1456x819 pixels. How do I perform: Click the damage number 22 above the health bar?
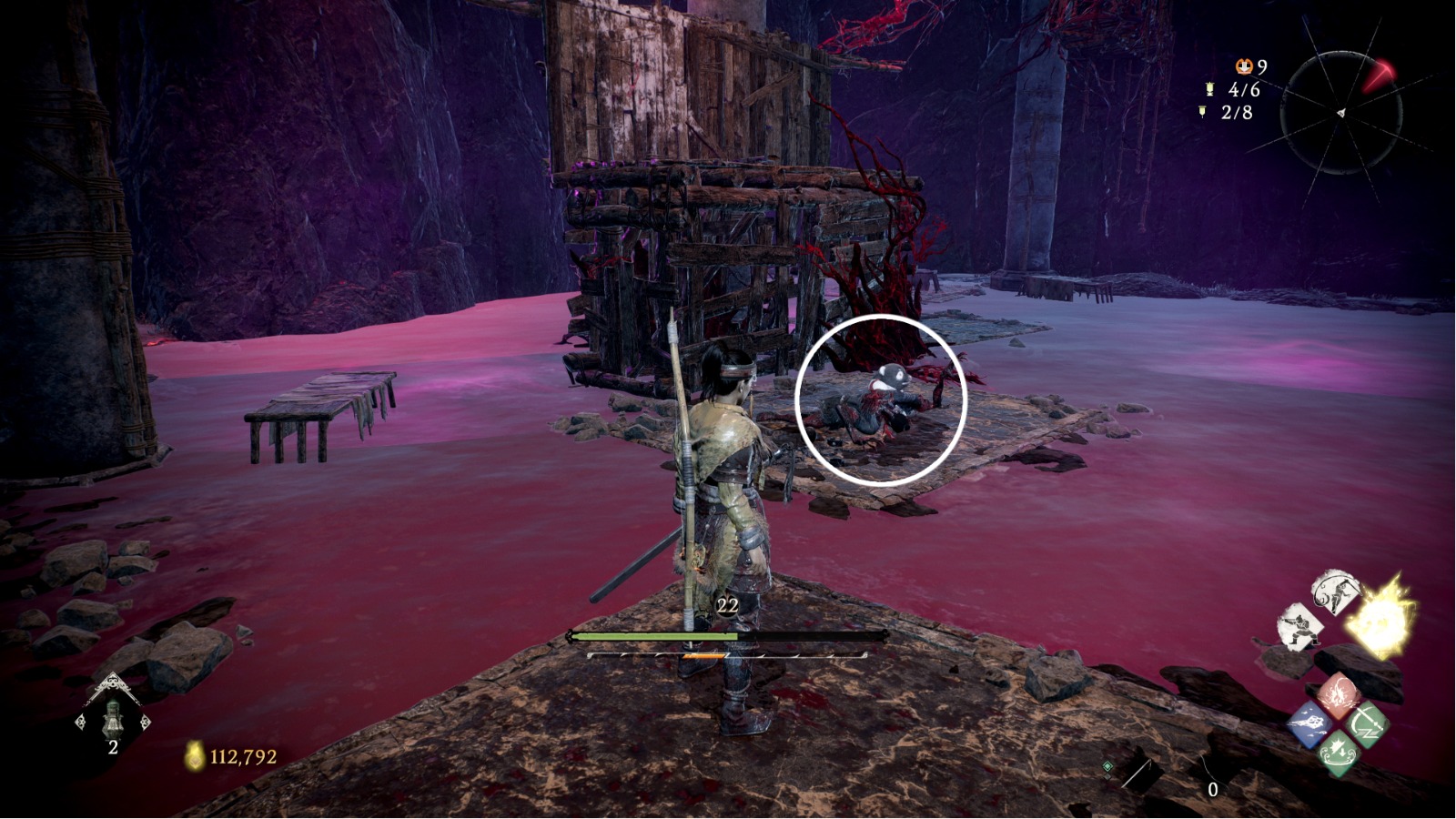(x=727, y=604)
